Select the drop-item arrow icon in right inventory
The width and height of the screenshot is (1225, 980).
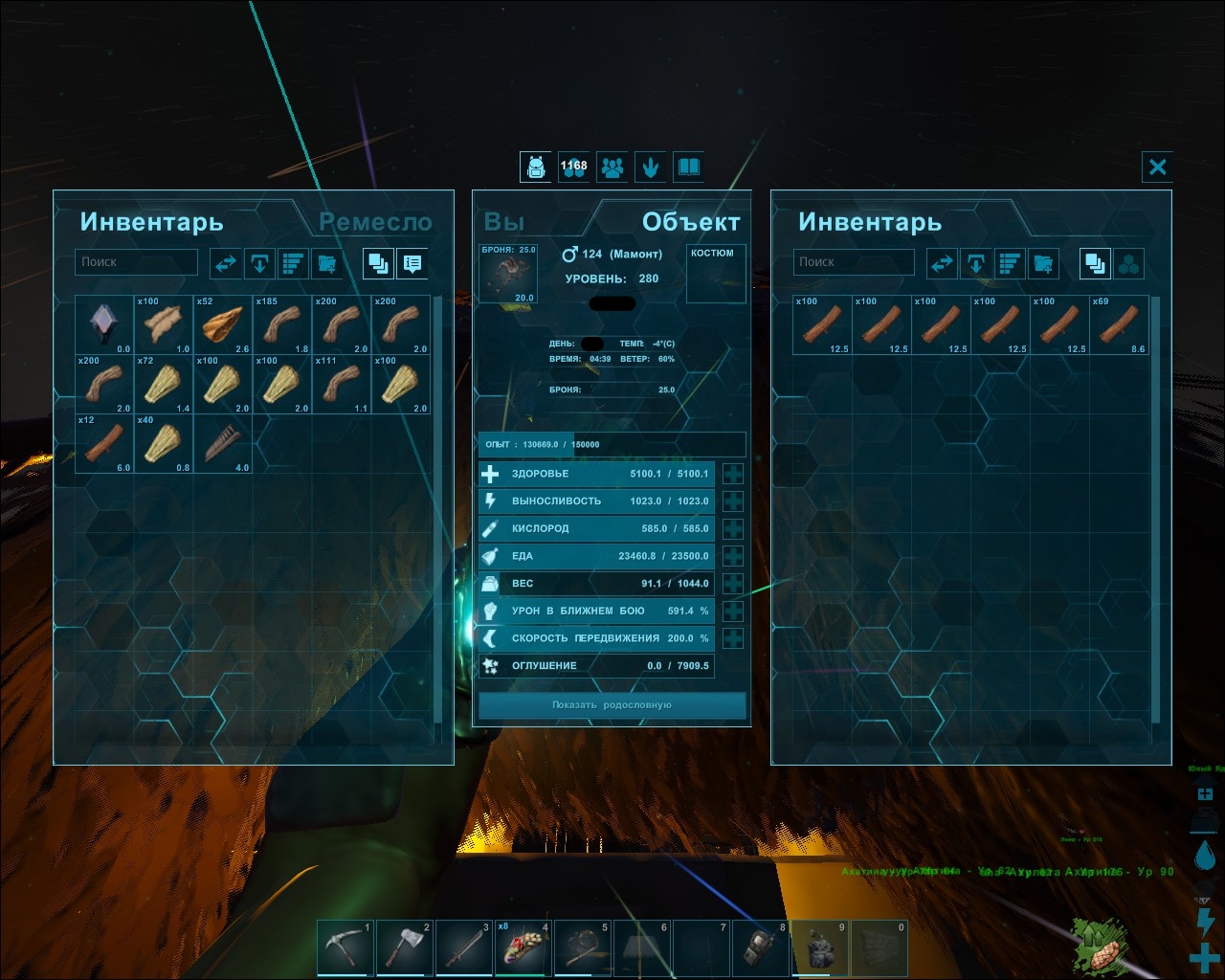pyautogui.click(x=975, y=263)
